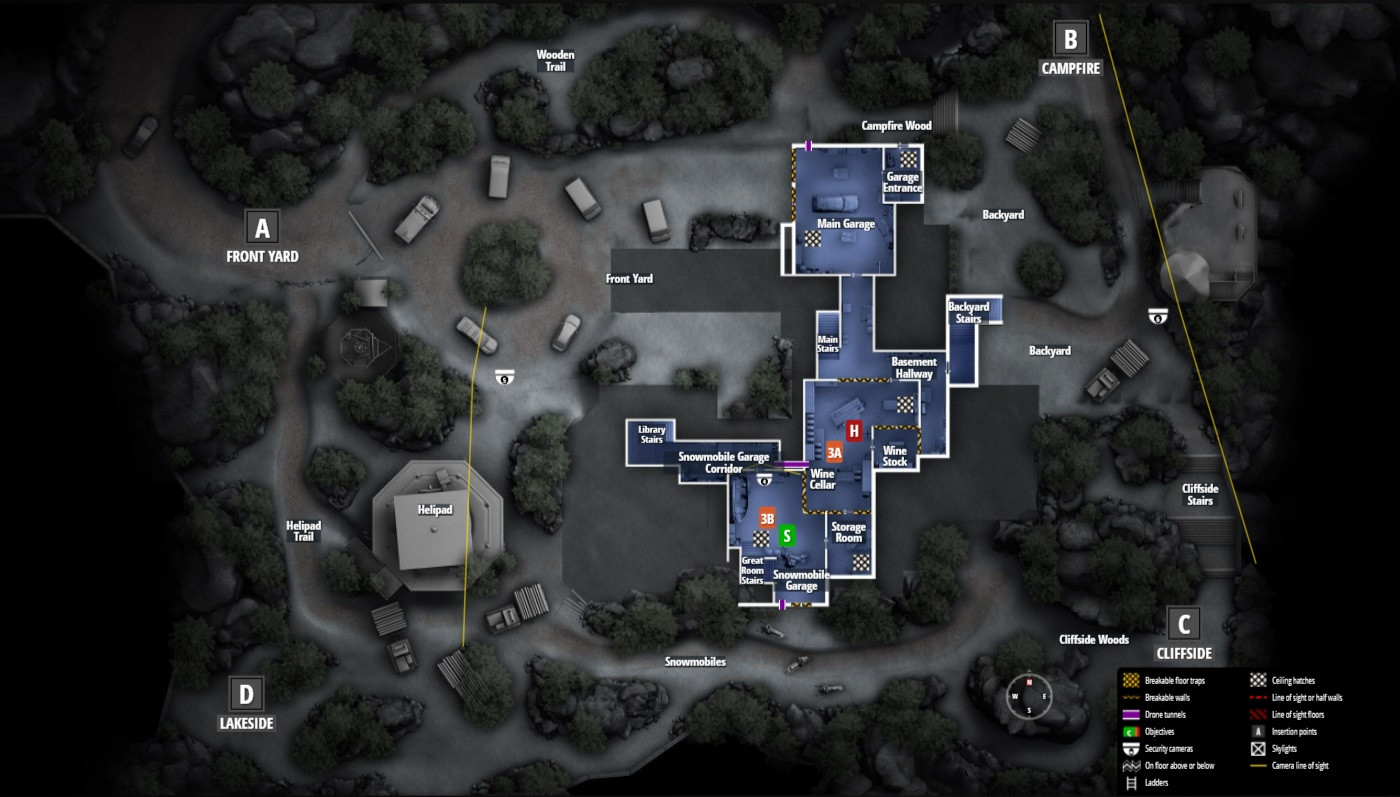Image resolution: width=1400 pixels, height=797 pixels.
Task: Select insertion point D Lakeside
Action: 247,693
